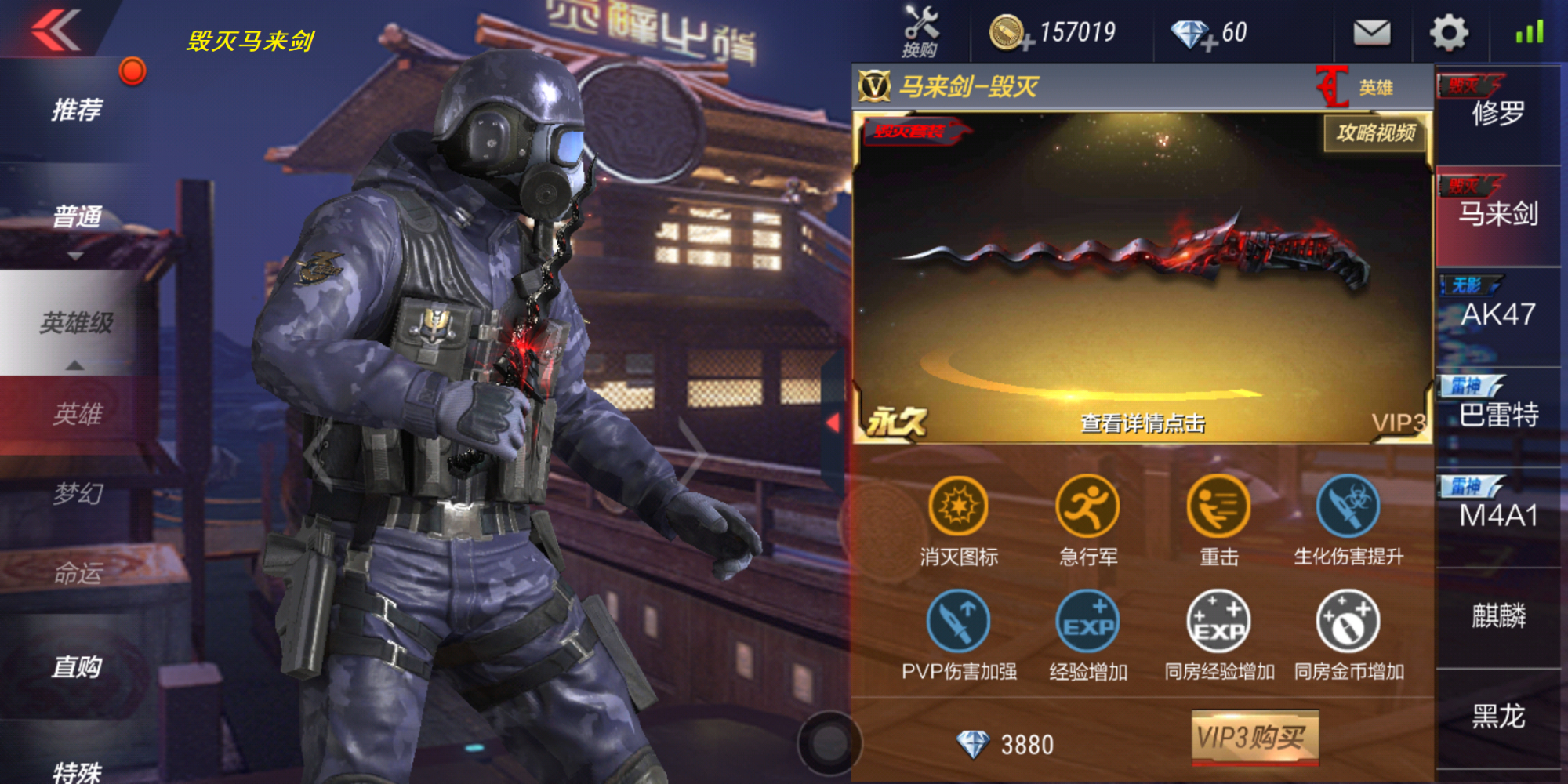Image resolution: width=1568 pixels, height=784 pixels.
Task: Switch to the 修罗 weapon tab
Action: 1500,114
